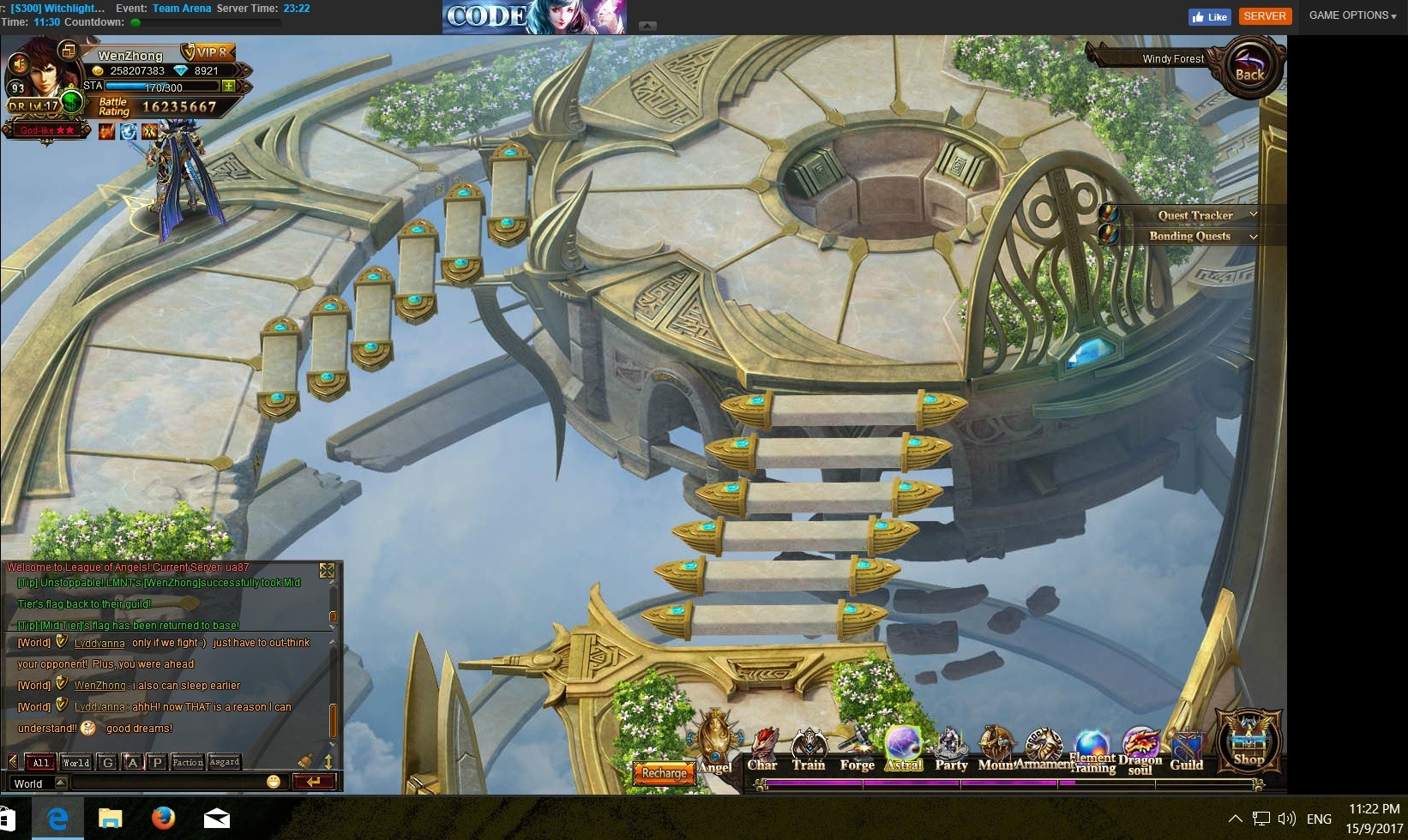Open the GAME OPTIONS dropdown
This screenshot has width=1408, height=840.
click(1352, 15)
